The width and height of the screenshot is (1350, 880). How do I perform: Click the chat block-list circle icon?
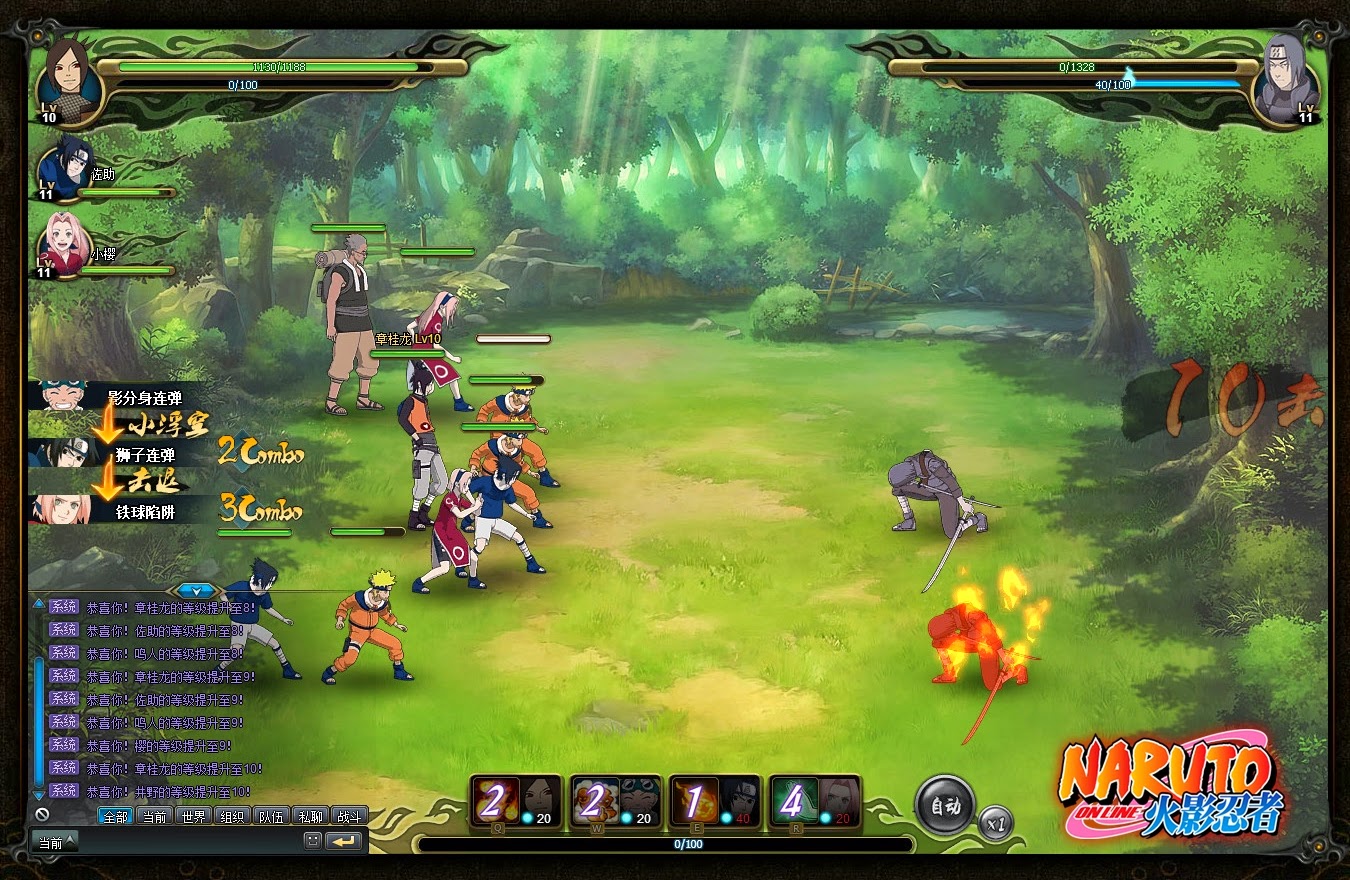click(42, 815)
